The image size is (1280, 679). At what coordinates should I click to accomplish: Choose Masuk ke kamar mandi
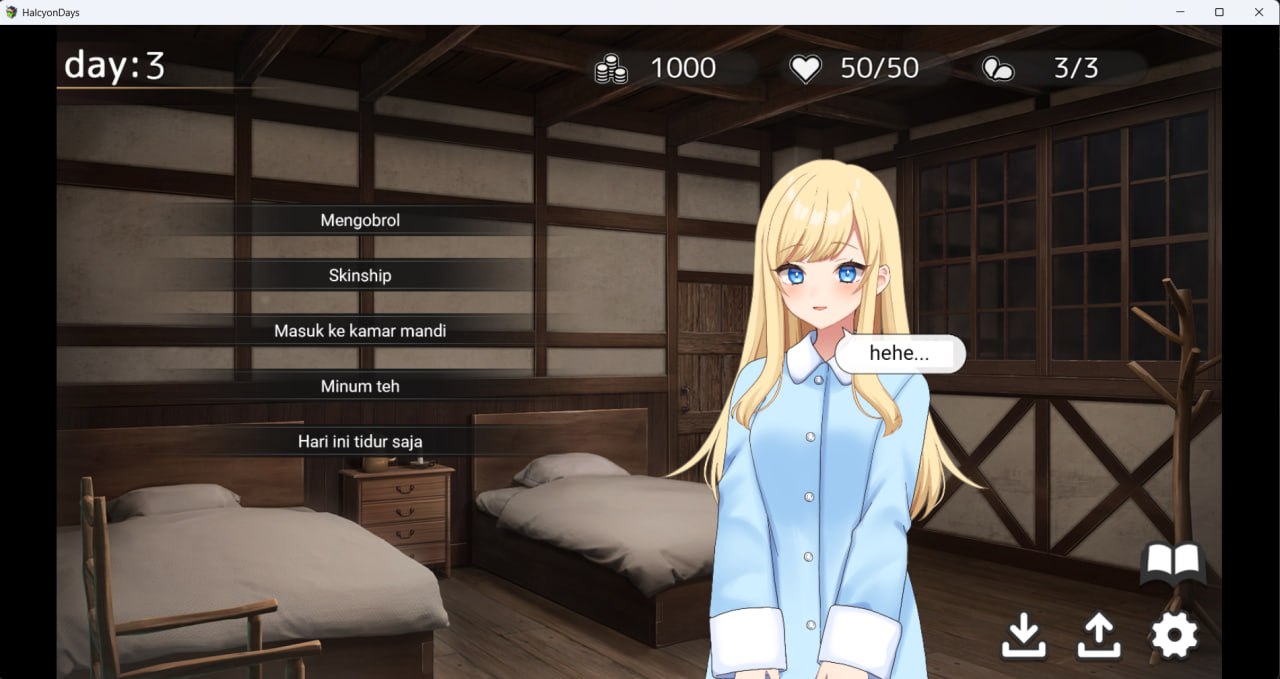[x=360, y=330]
